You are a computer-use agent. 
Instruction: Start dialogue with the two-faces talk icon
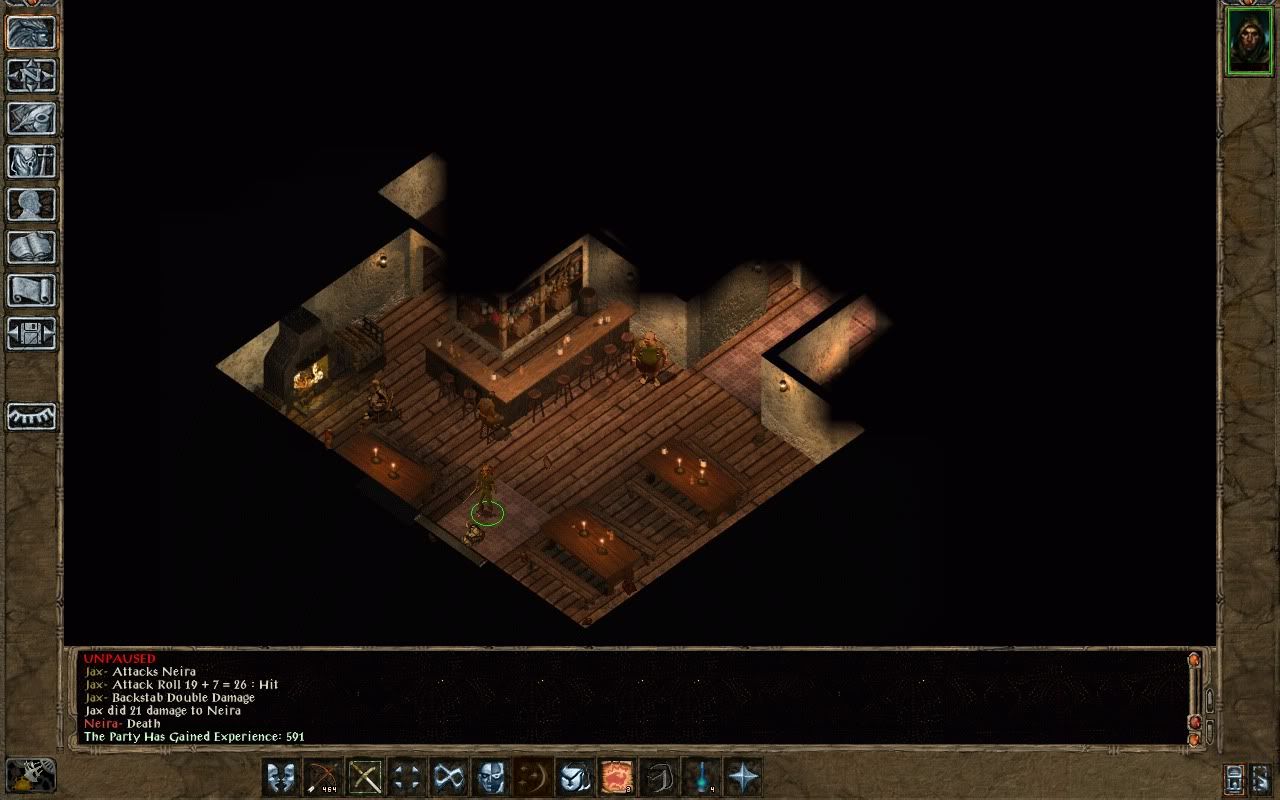[x=281, y=777]
